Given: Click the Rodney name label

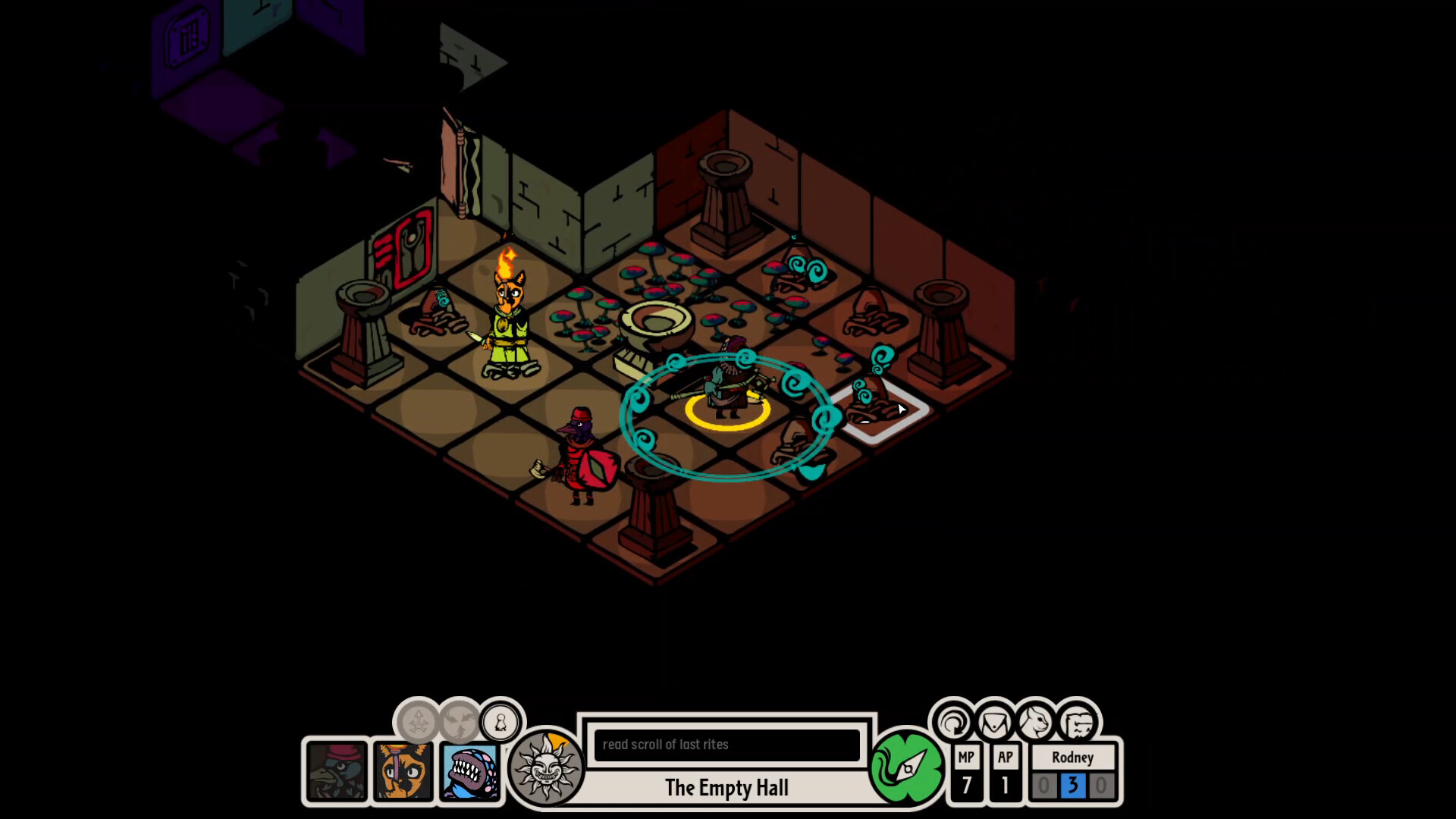Looking at the screenshot, I should click(1072, 758).
